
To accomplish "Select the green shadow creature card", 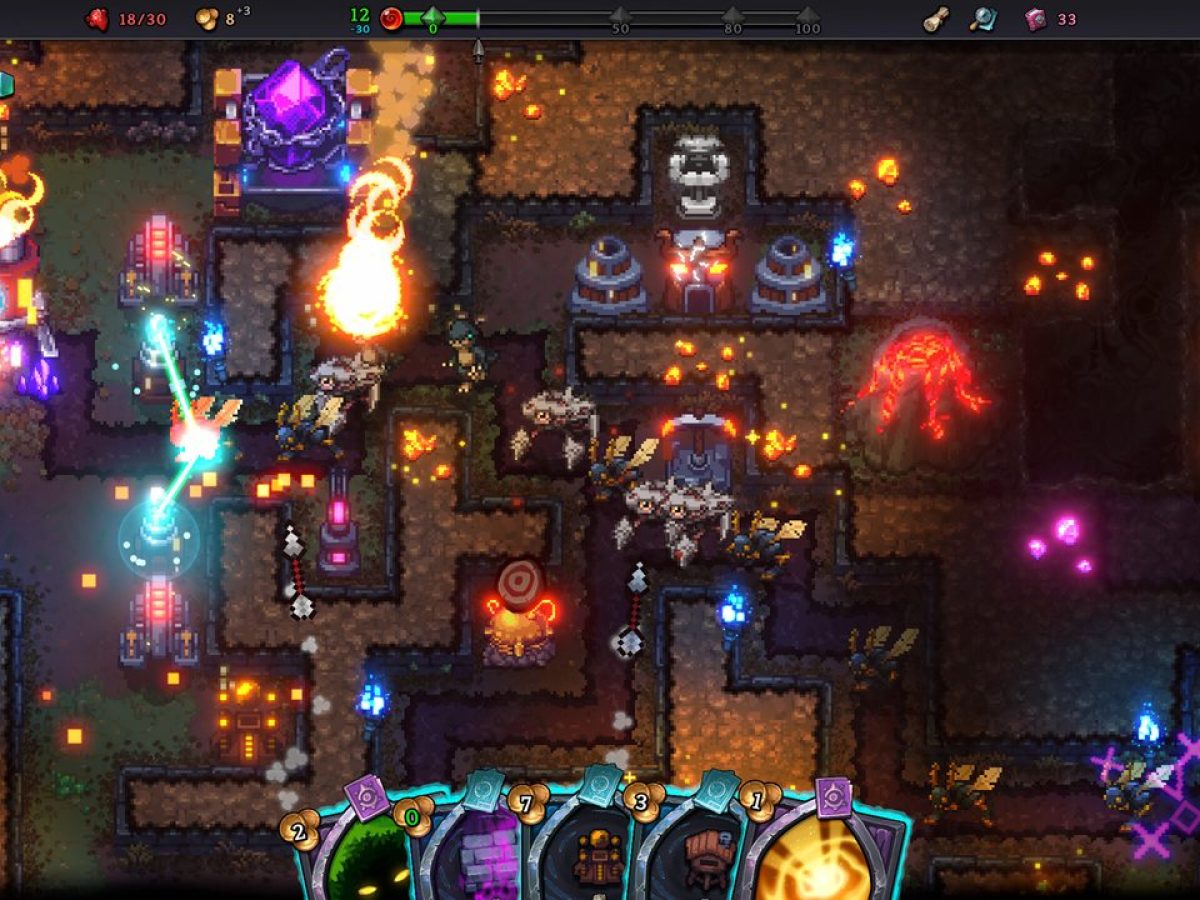I will pyautogui.click(x=365, y=855).
